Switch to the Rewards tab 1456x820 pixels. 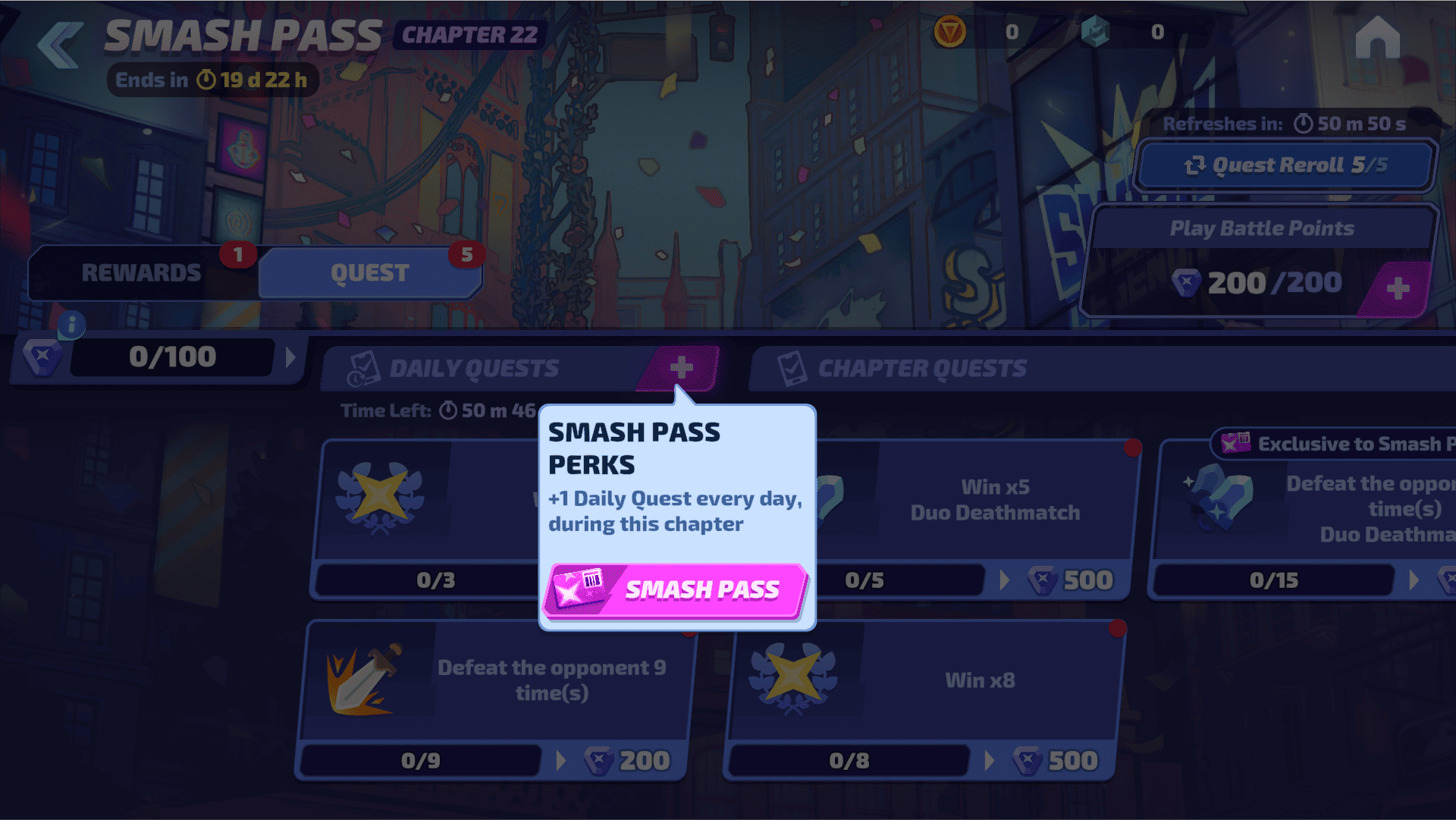142,273
